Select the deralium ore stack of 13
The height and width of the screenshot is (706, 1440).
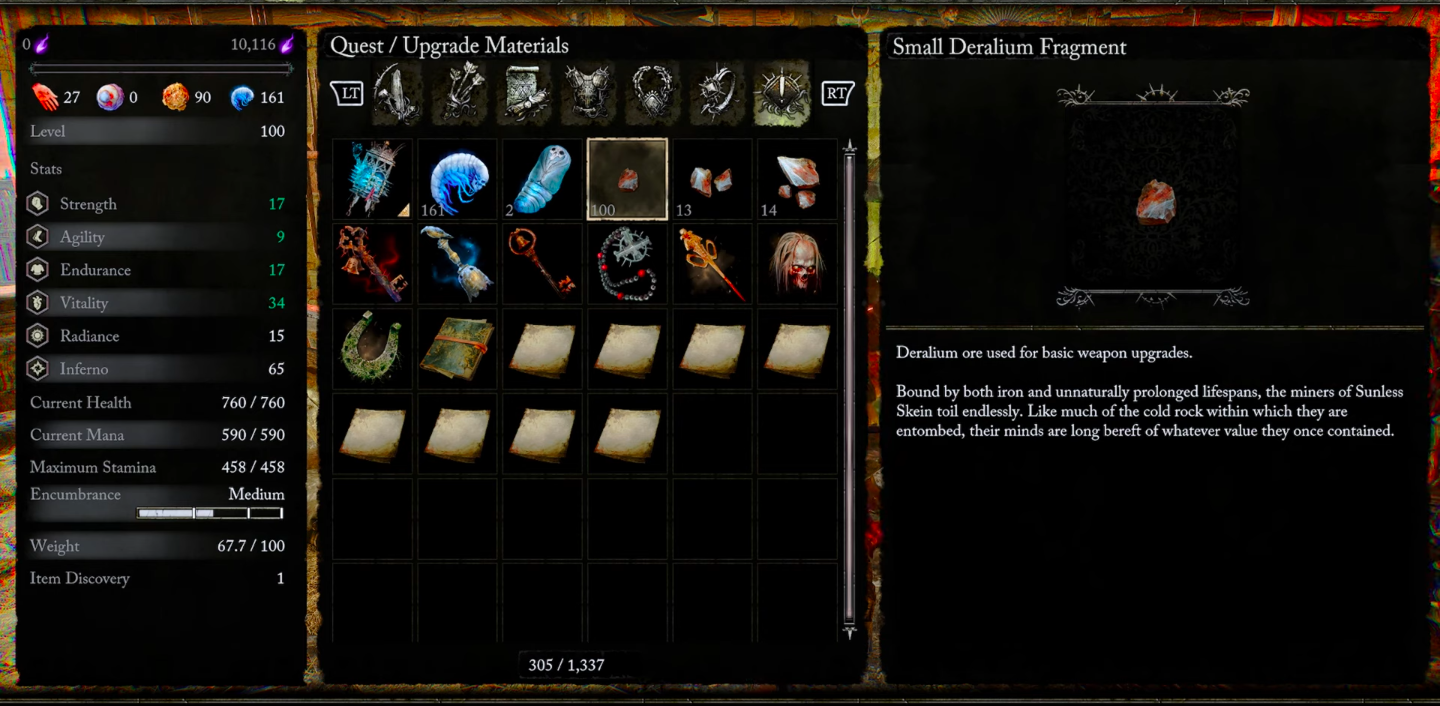click(712, 179)
